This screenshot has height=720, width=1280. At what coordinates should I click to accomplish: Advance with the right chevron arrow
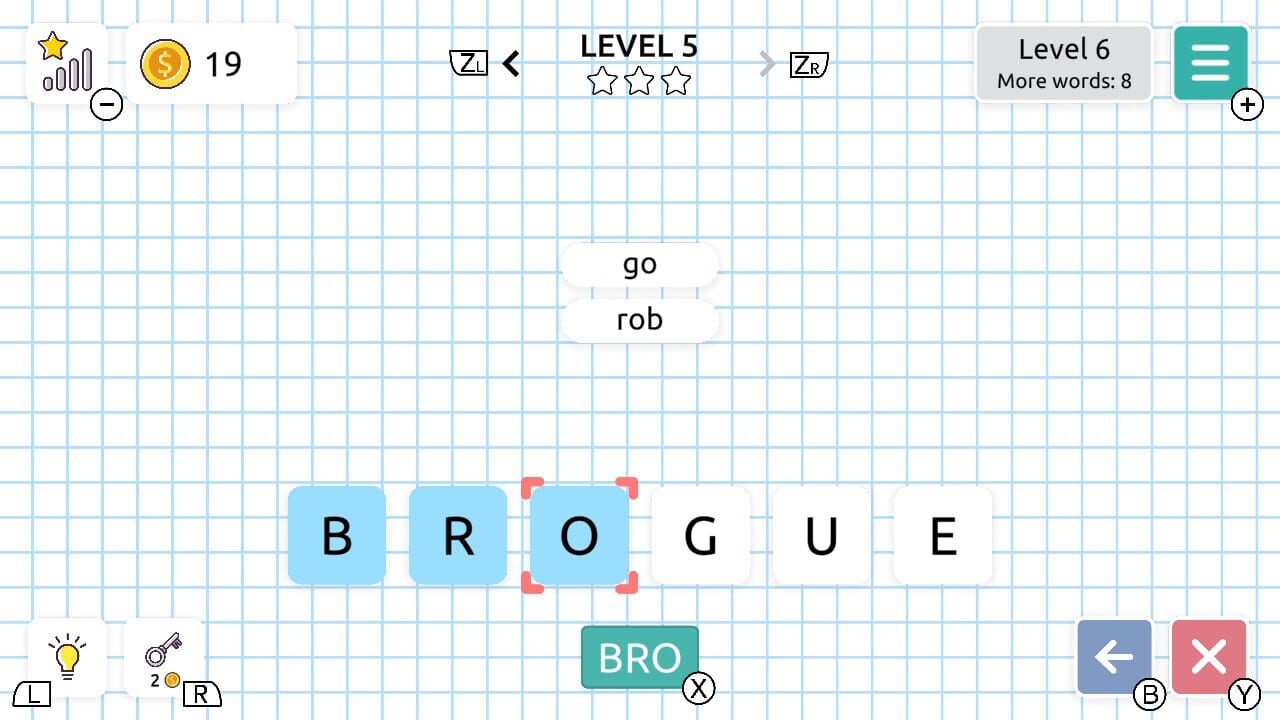click(766, 62)
